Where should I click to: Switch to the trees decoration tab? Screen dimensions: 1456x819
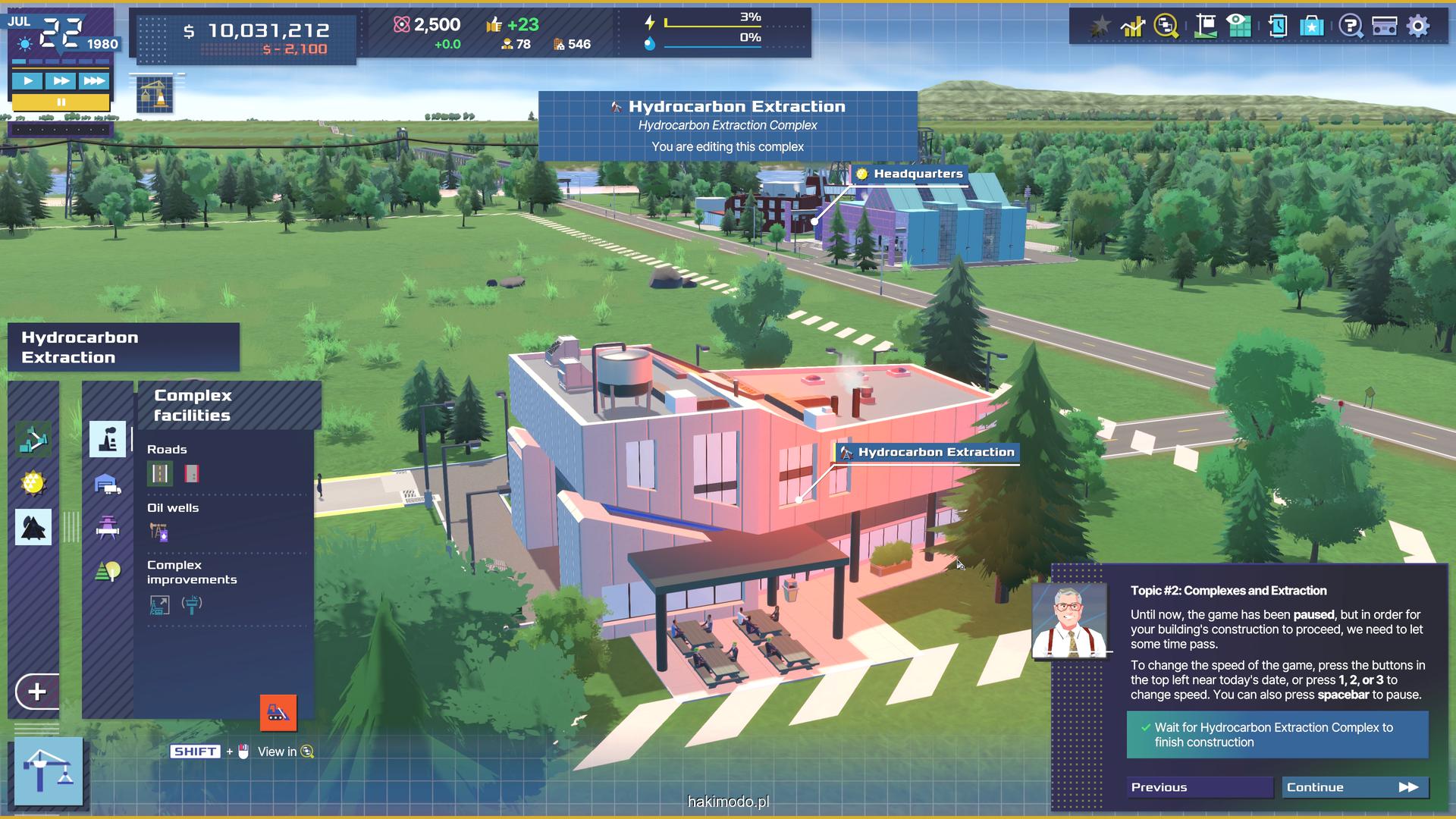(108, 570)
